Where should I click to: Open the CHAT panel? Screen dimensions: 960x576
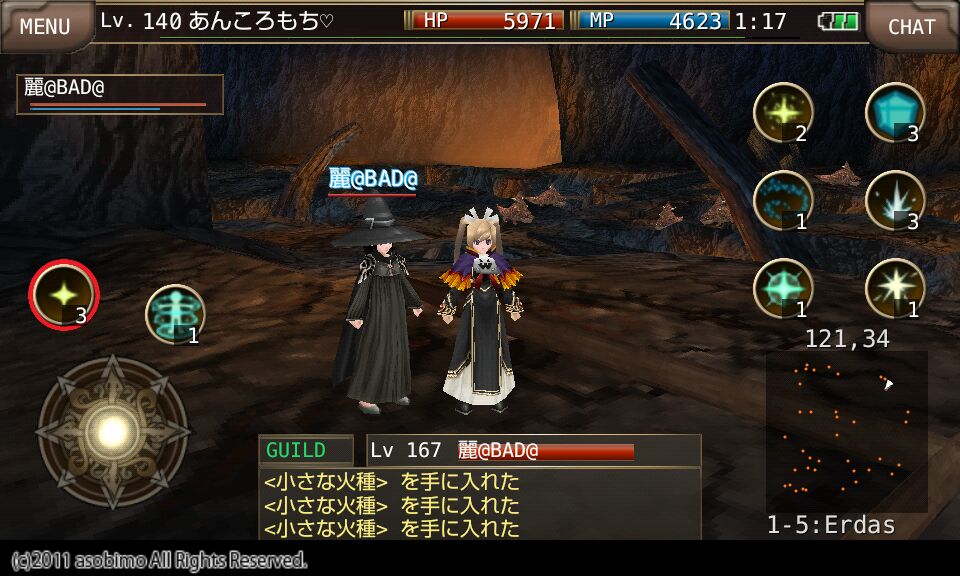911,26
